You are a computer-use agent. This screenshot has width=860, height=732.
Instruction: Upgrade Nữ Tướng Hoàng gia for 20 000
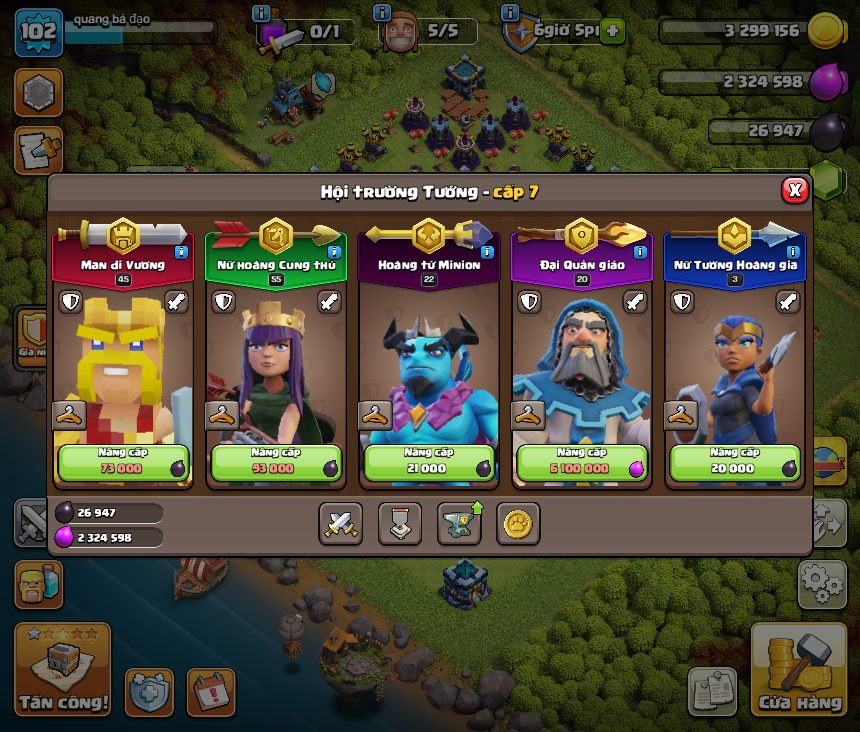(735, 463)
